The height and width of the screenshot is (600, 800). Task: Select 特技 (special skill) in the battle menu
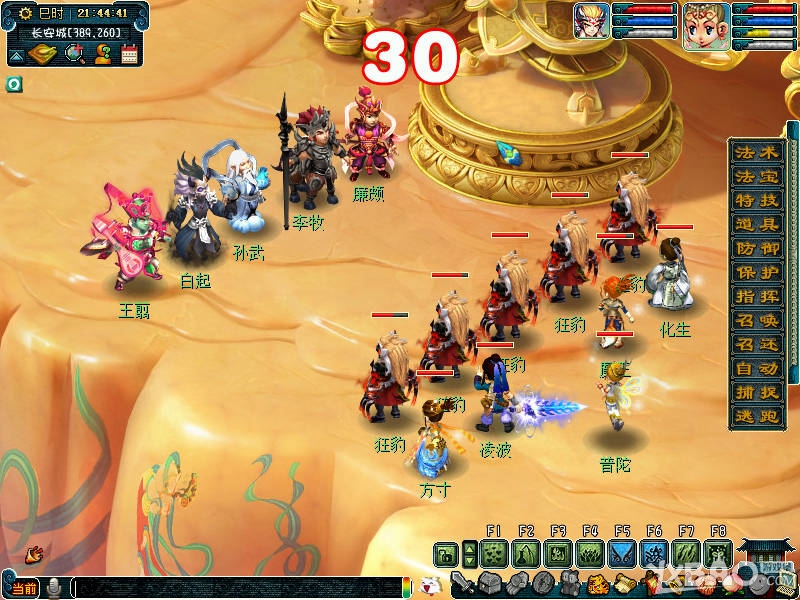pyautogui.click(x=757, y=200)
